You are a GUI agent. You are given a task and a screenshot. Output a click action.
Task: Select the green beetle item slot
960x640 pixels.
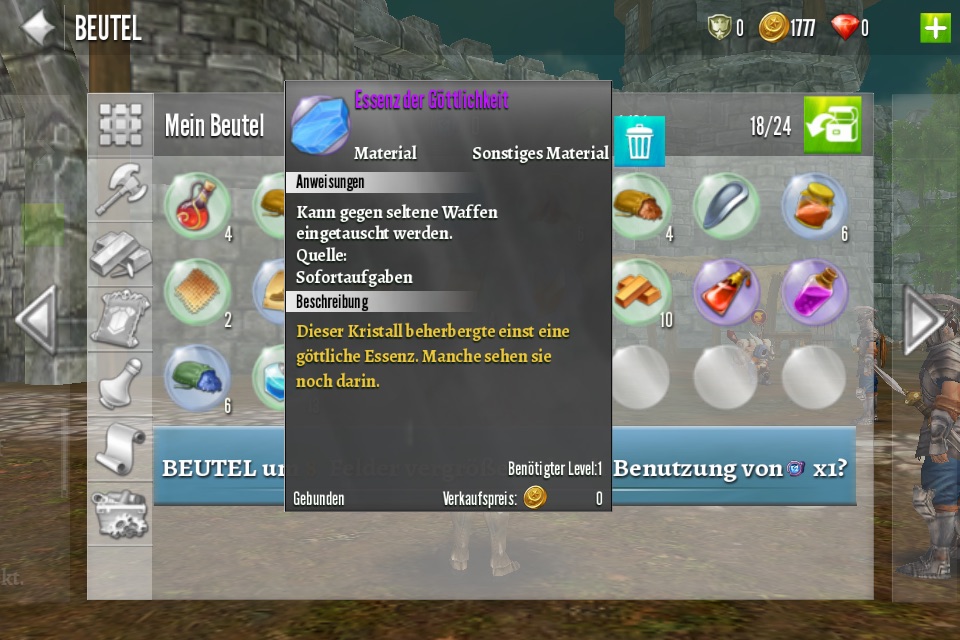click(x=197, y=377)
